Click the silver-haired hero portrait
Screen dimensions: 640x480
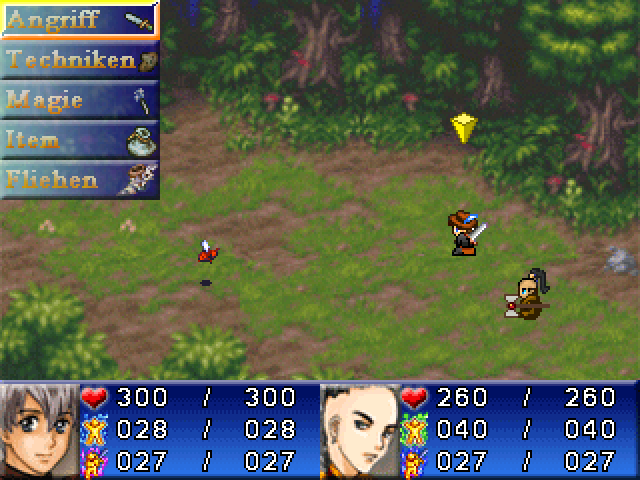point(40,430)
